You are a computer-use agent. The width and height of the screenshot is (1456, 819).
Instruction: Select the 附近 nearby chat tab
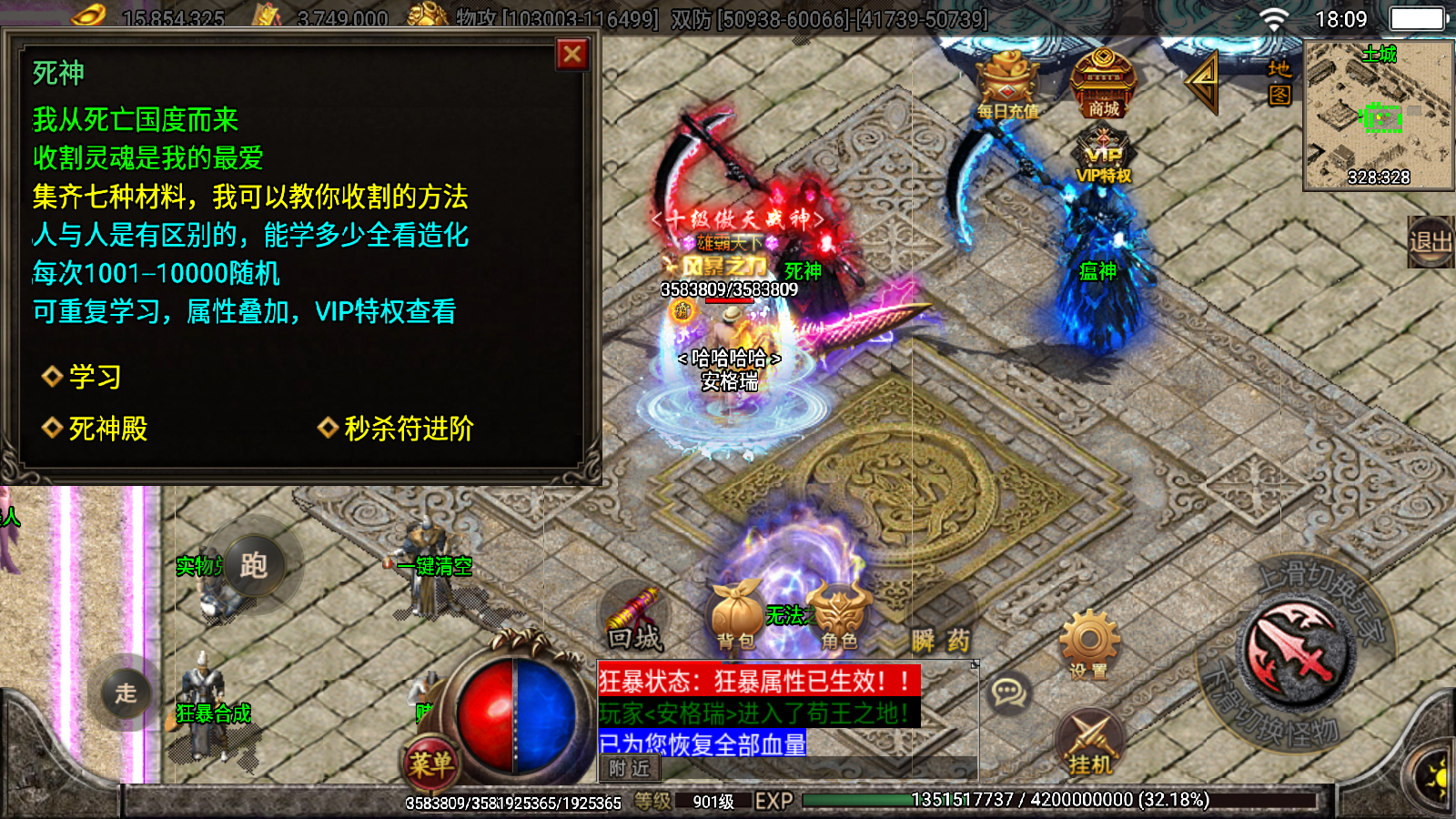tap(630, 769)
